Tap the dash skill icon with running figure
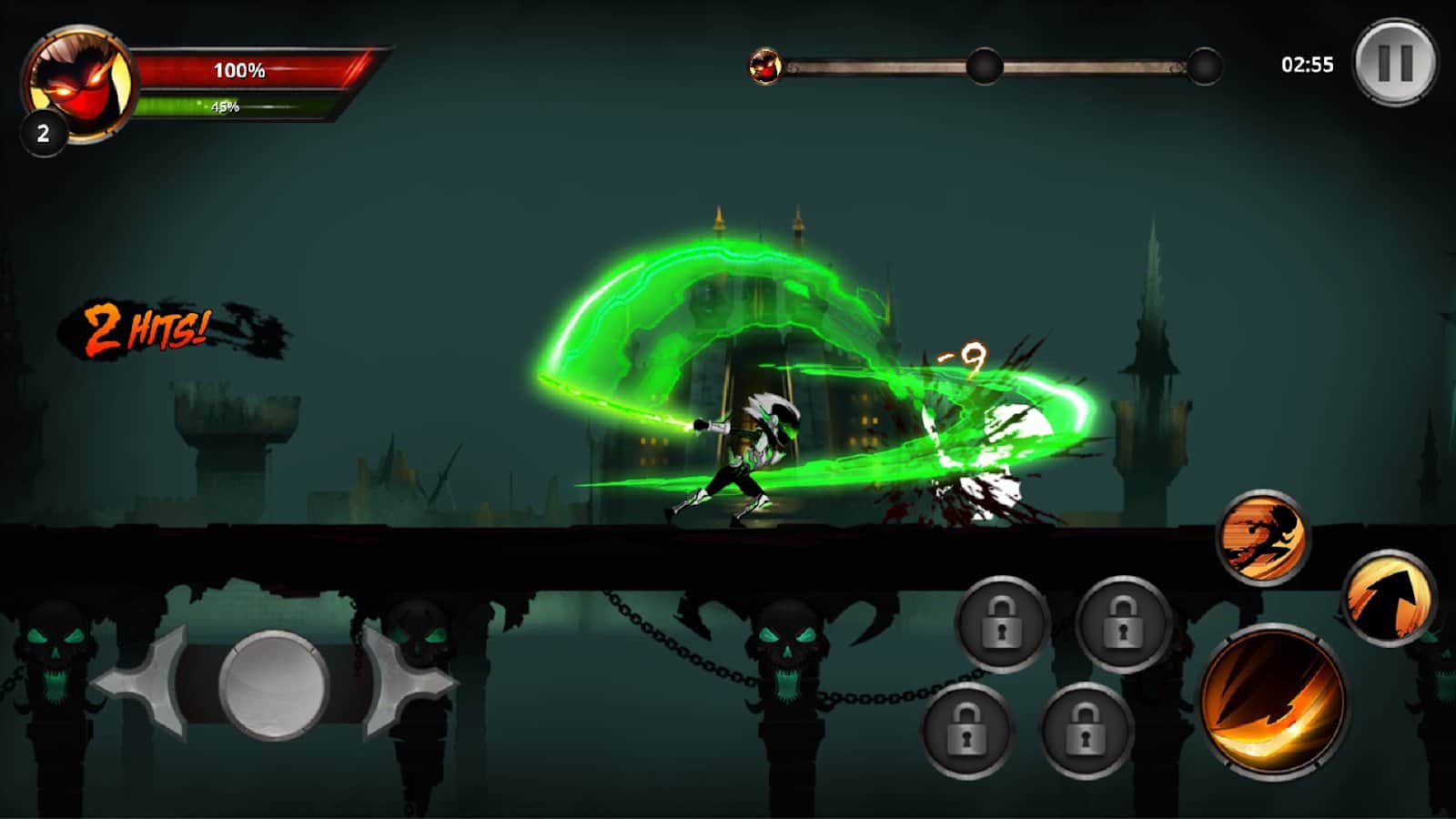 1261,540
